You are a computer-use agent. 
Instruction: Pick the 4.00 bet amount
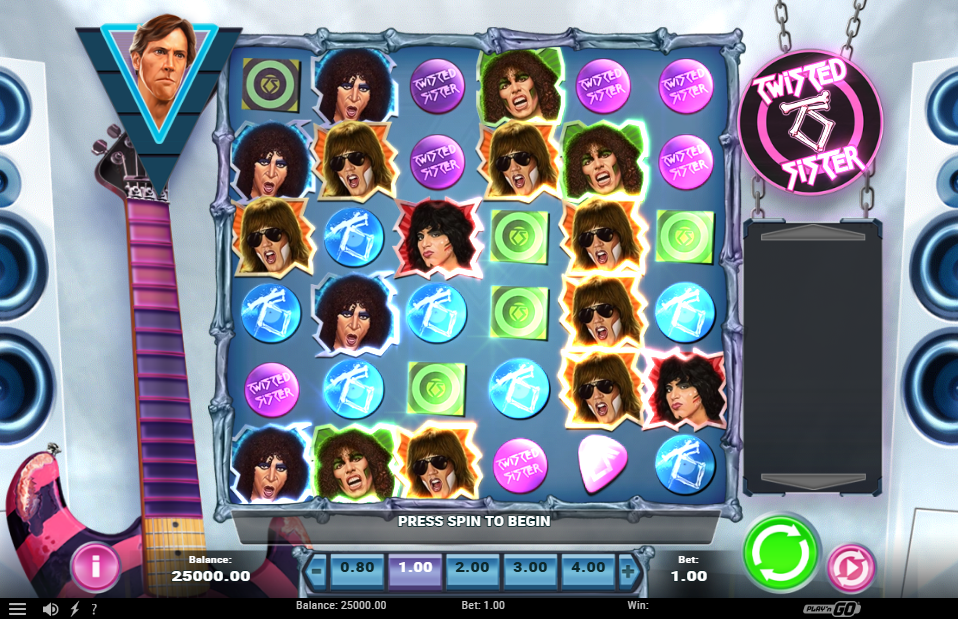click(x=588, y=568)
